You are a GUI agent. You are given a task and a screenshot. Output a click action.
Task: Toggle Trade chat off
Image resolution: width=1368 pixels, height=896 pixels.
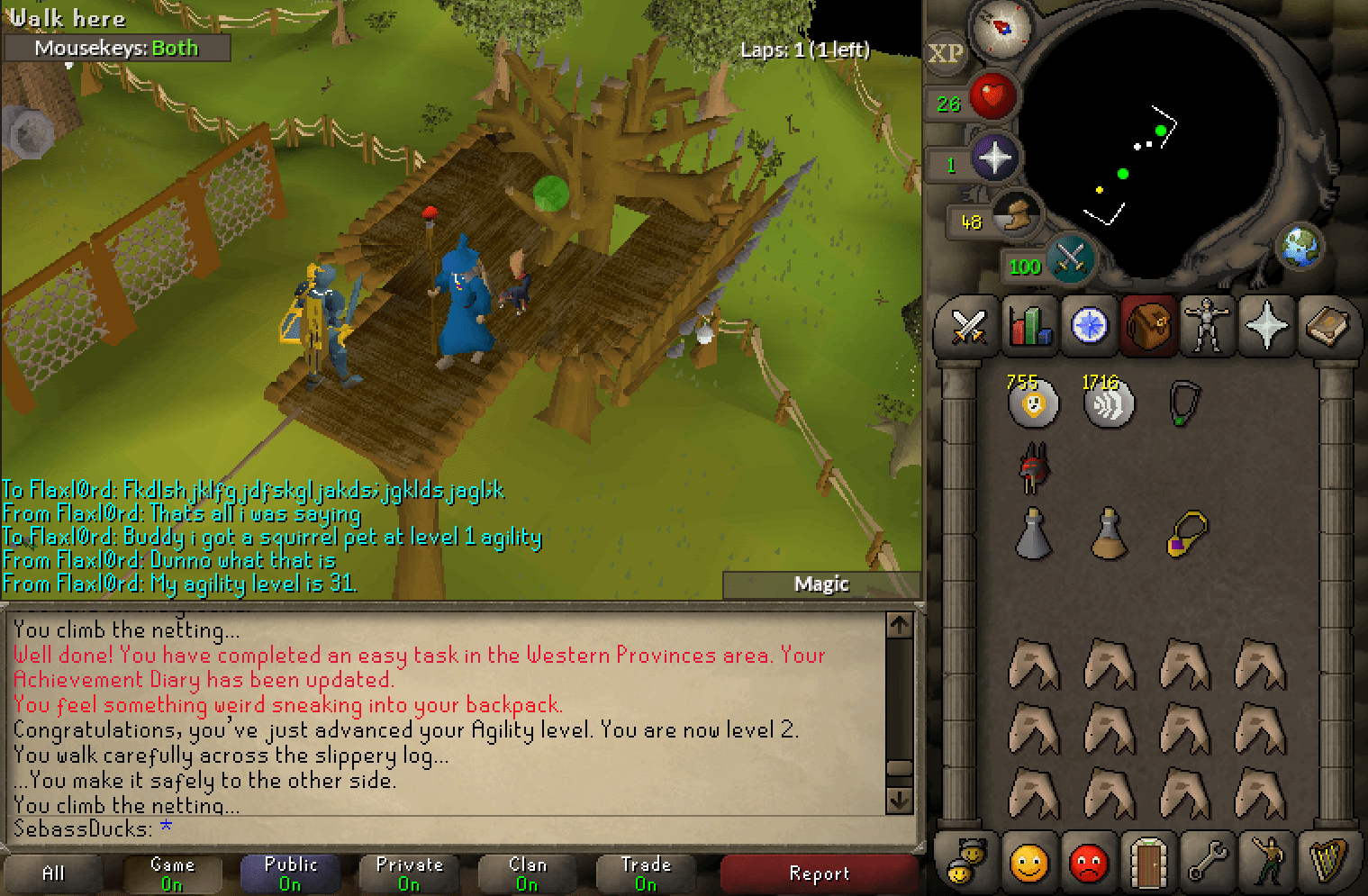[x=645, y=872]
